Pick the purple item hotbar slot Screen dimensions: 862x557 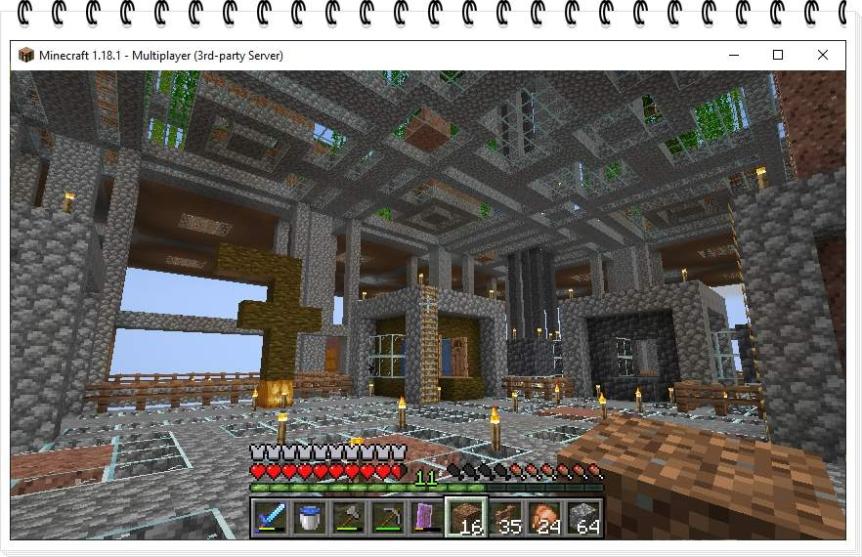click(426, 517)
